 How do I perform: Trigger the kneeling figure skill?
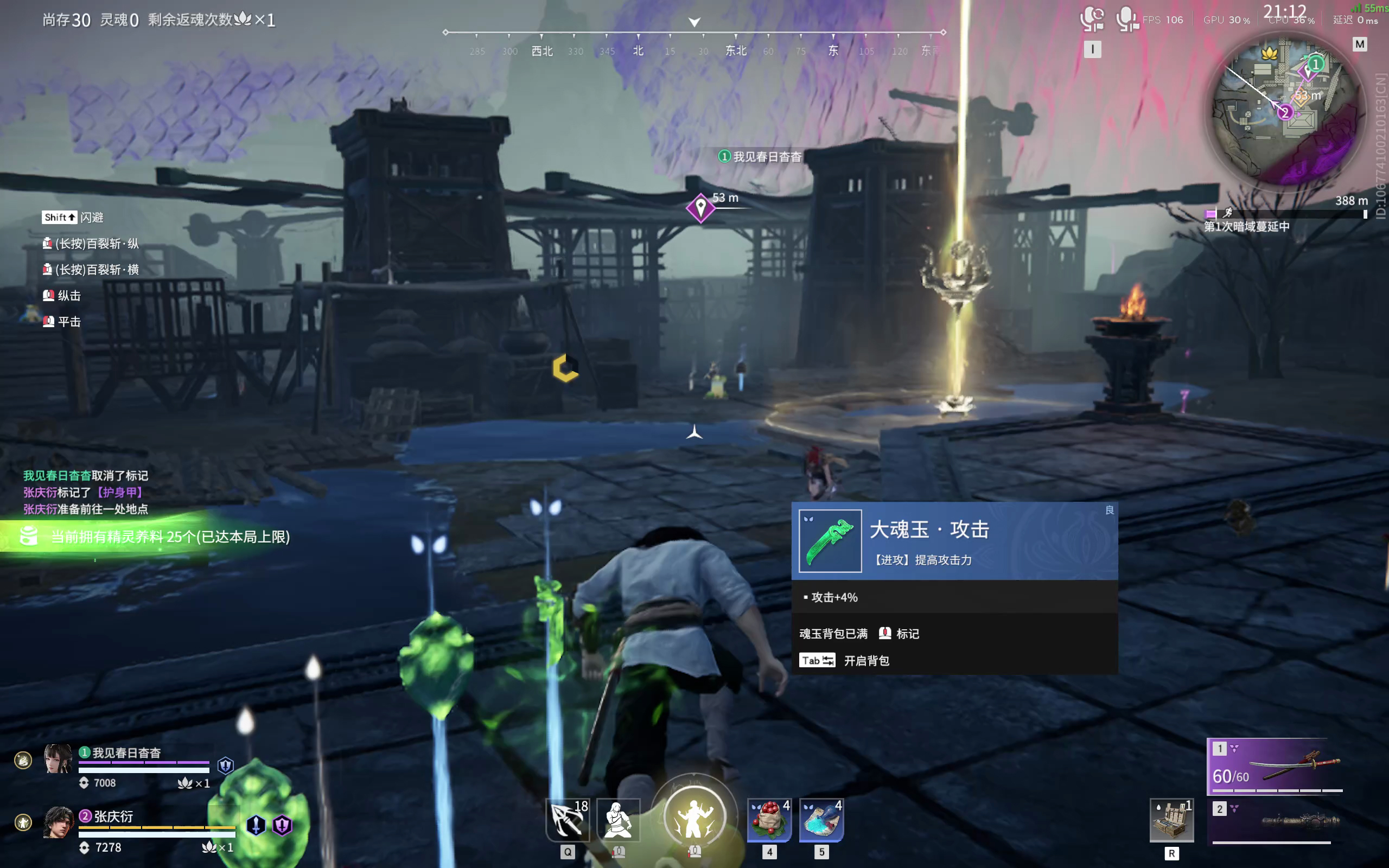click(617, 820)
